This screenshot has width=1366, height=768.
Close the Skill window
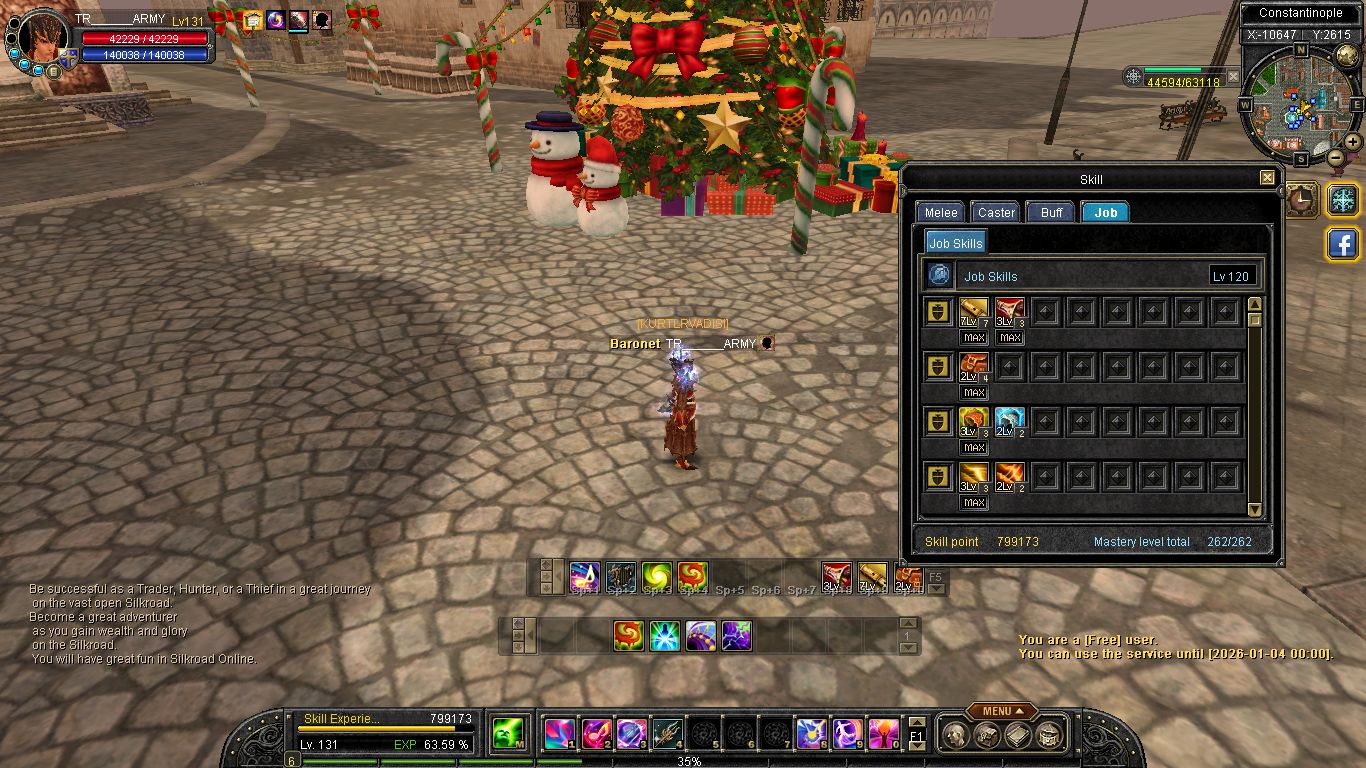pos(1267,178)
